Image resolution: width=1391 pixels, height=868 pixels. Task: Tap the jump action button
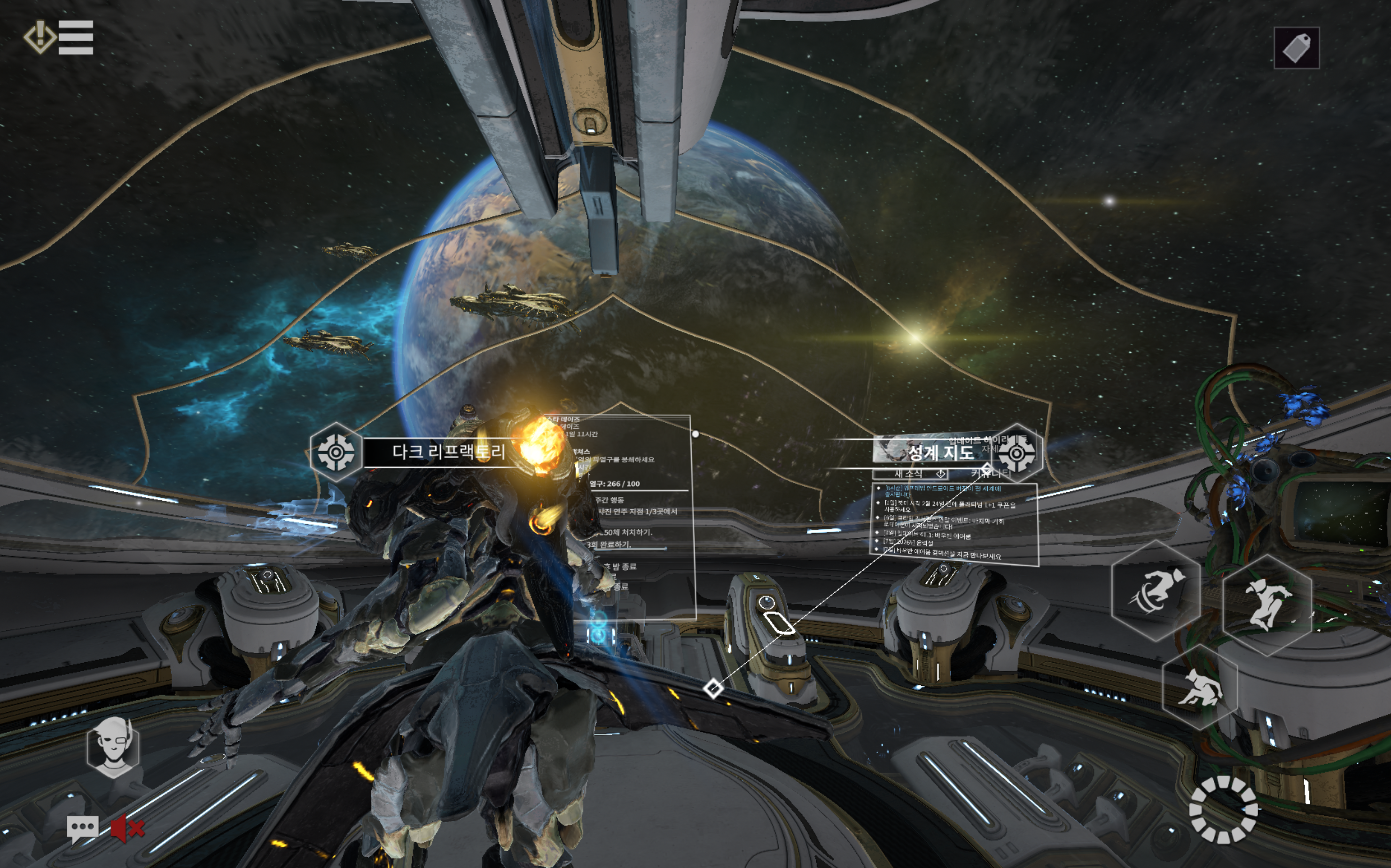[x=1267, y=604]
